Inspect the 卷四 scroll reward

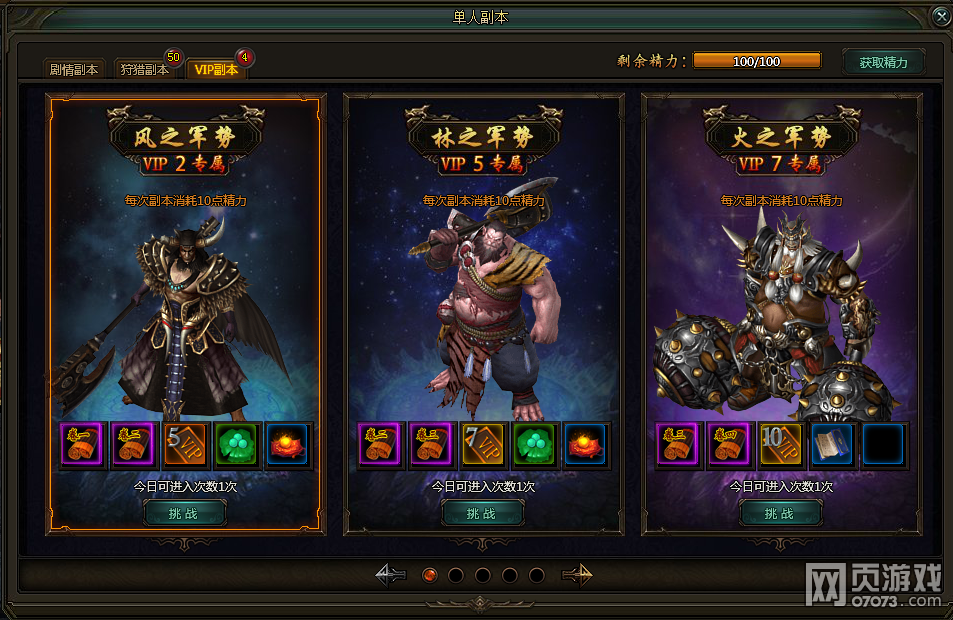click(x=729, y=446)
